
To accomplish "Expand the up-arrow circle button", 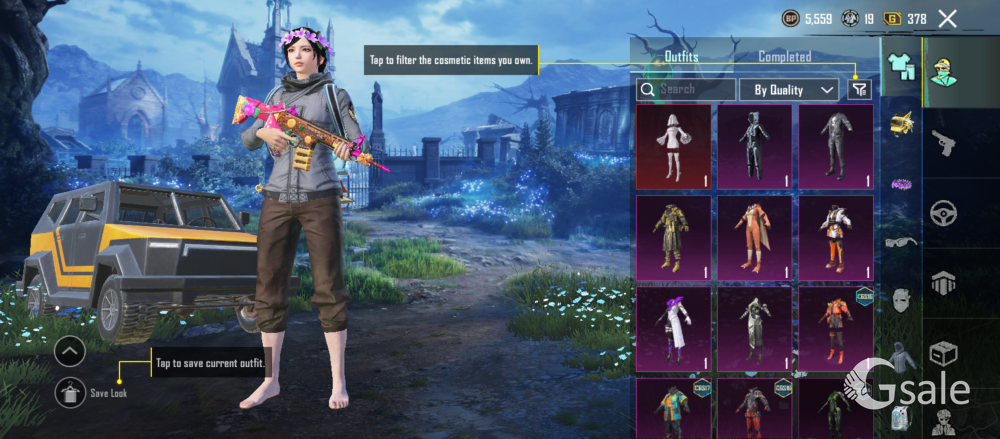I will point(70,352).
